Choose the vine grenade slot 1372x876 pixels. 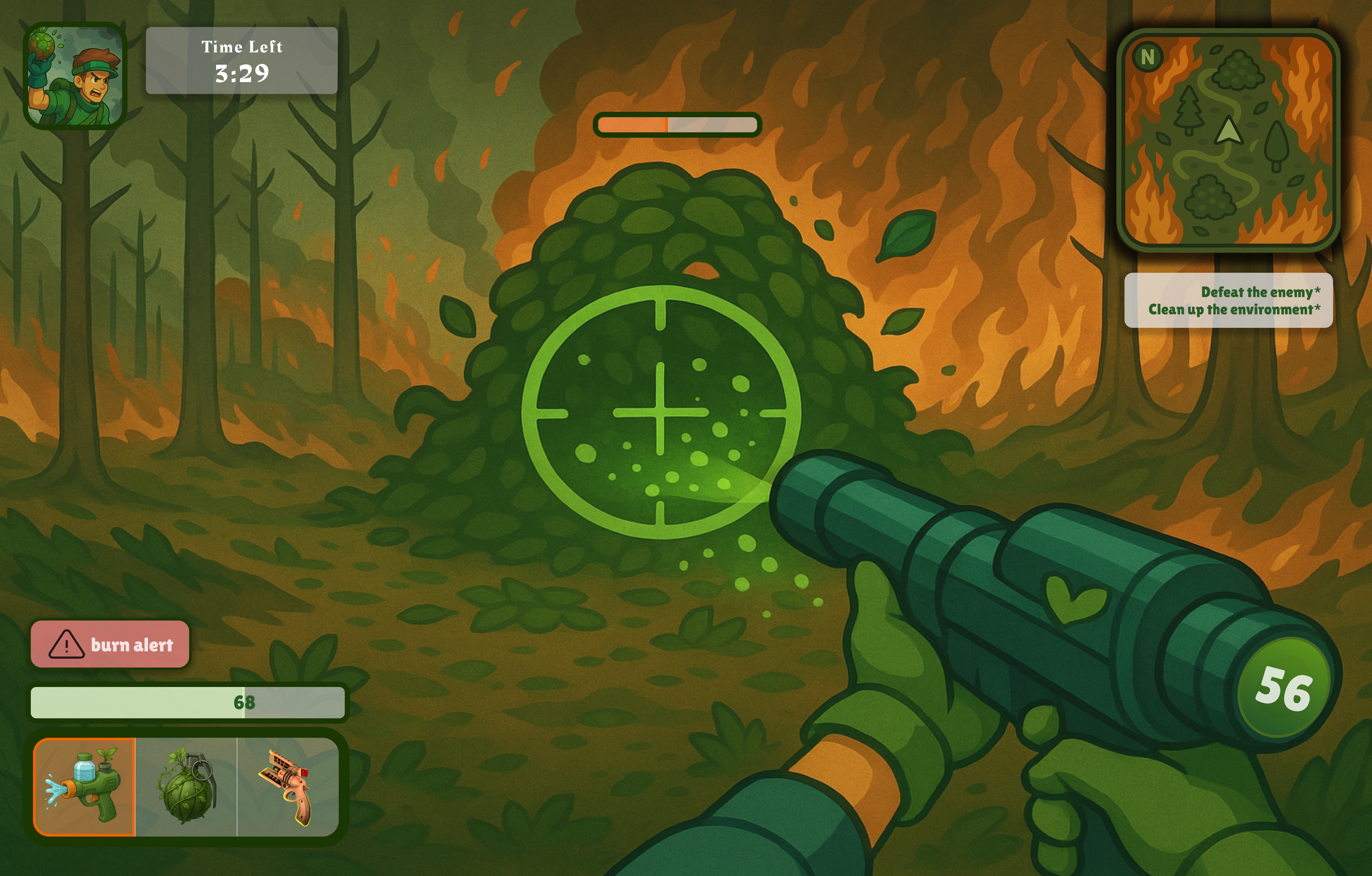pos(186,787)
